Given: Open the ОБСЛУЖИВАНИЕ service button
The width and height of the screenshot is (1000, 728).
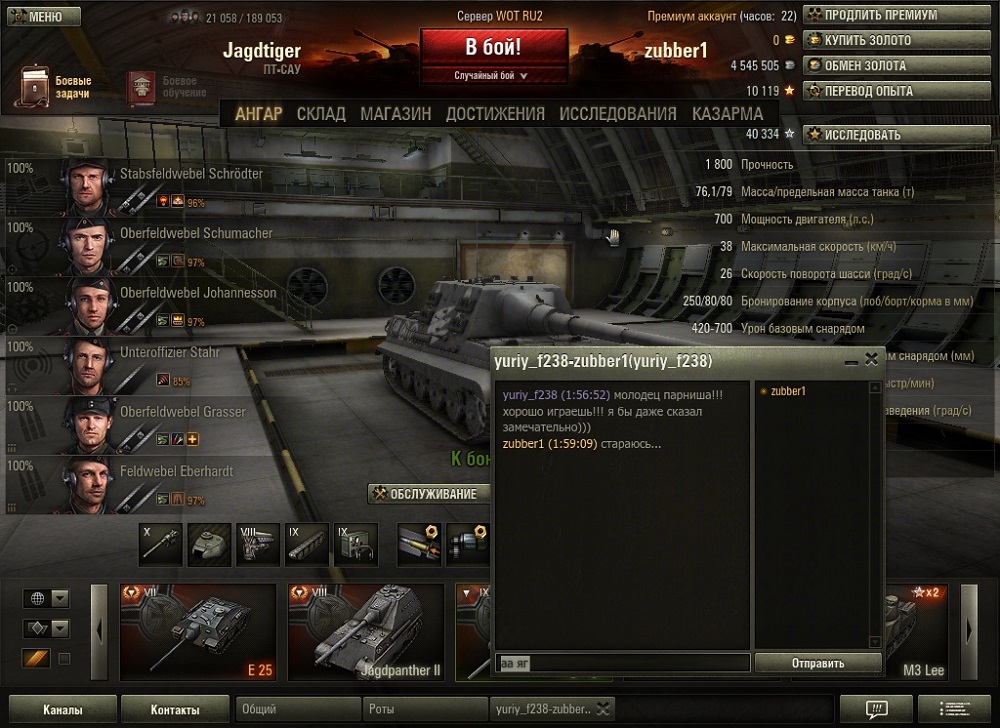Looking at the screenshot, I should 429,493.
